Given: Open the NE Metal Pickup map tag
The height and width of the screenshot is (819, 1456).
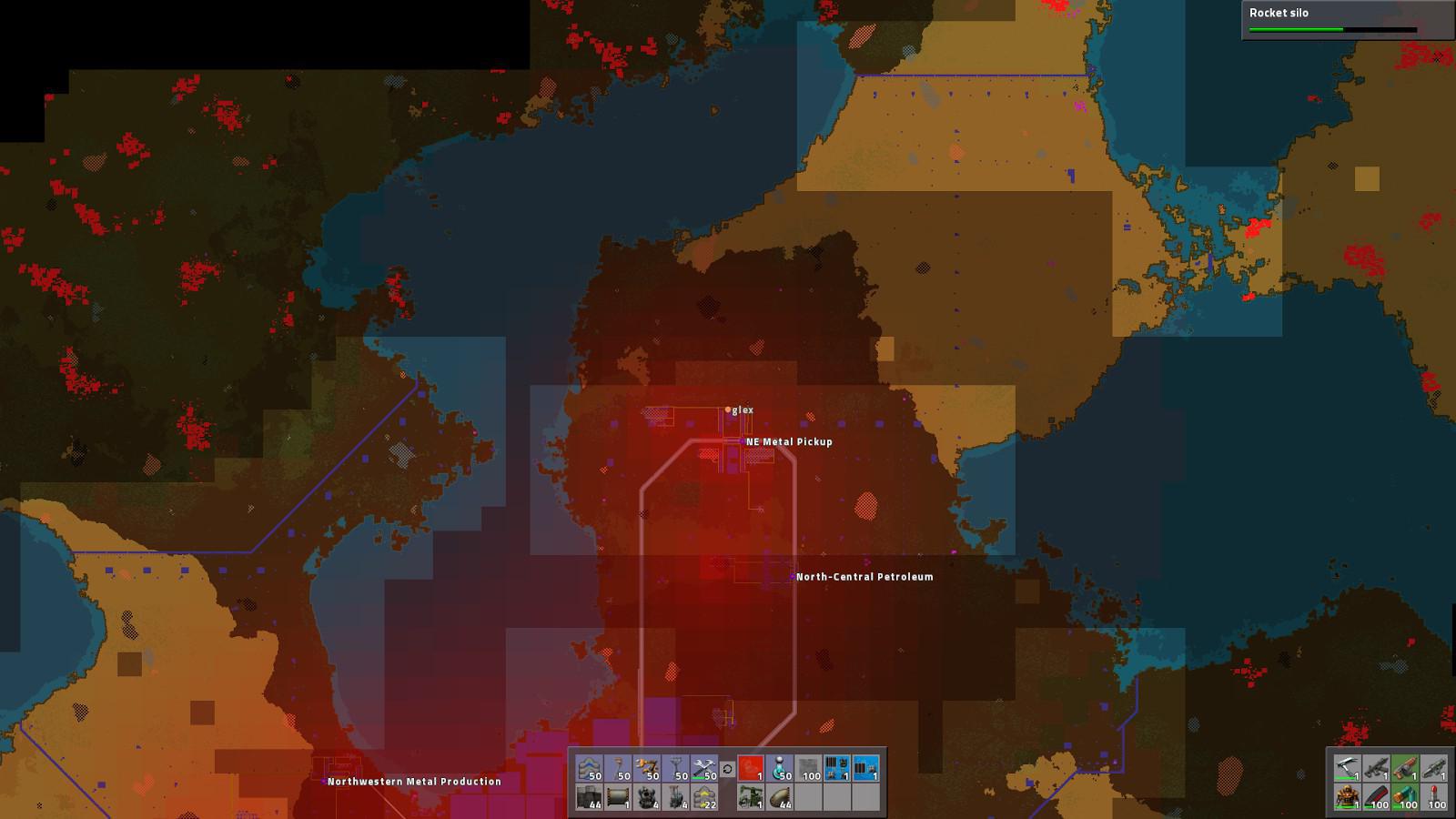Looking at the screenshot, I should point(788,443).
